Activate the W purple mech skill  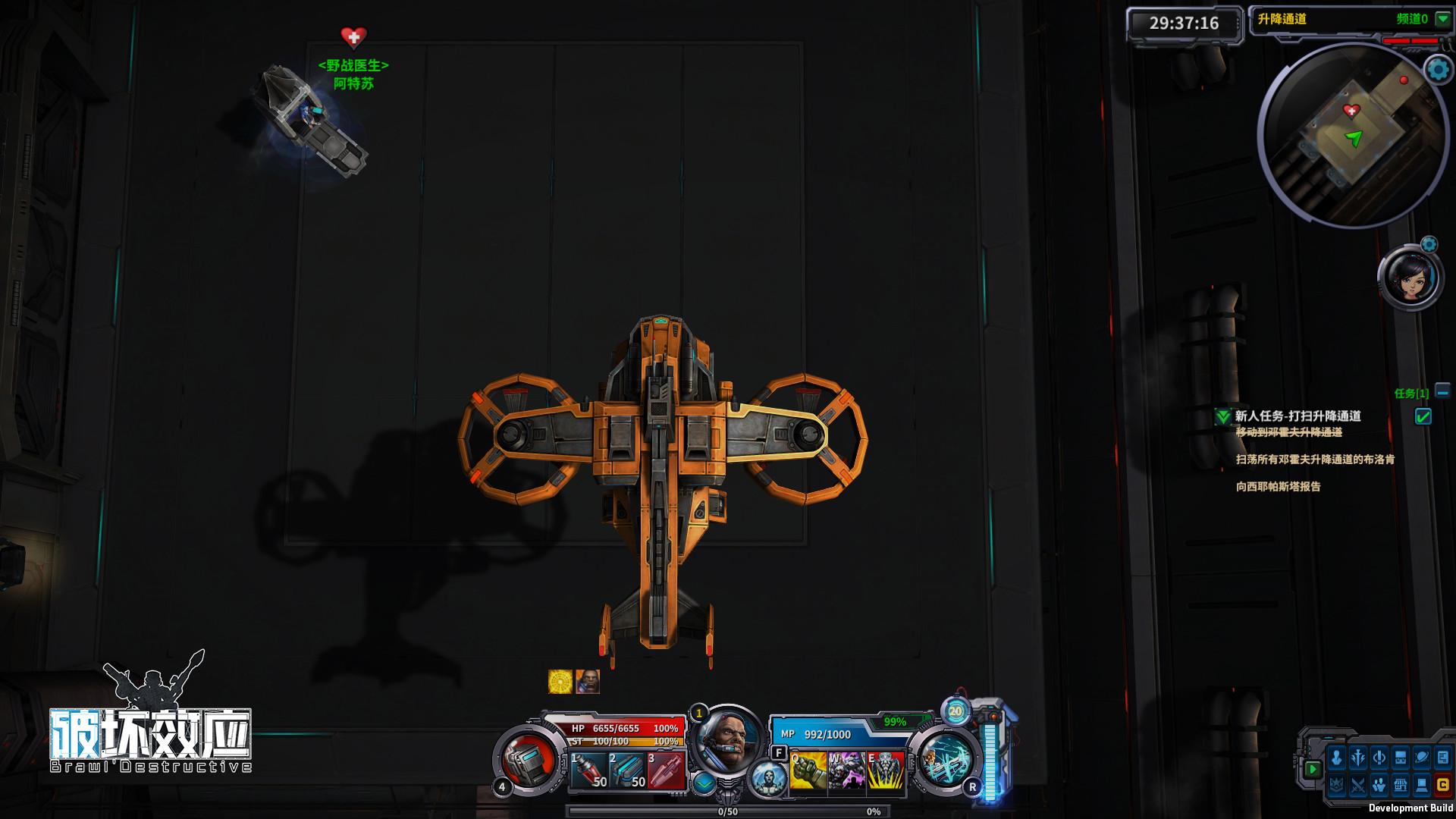point(846,770)
